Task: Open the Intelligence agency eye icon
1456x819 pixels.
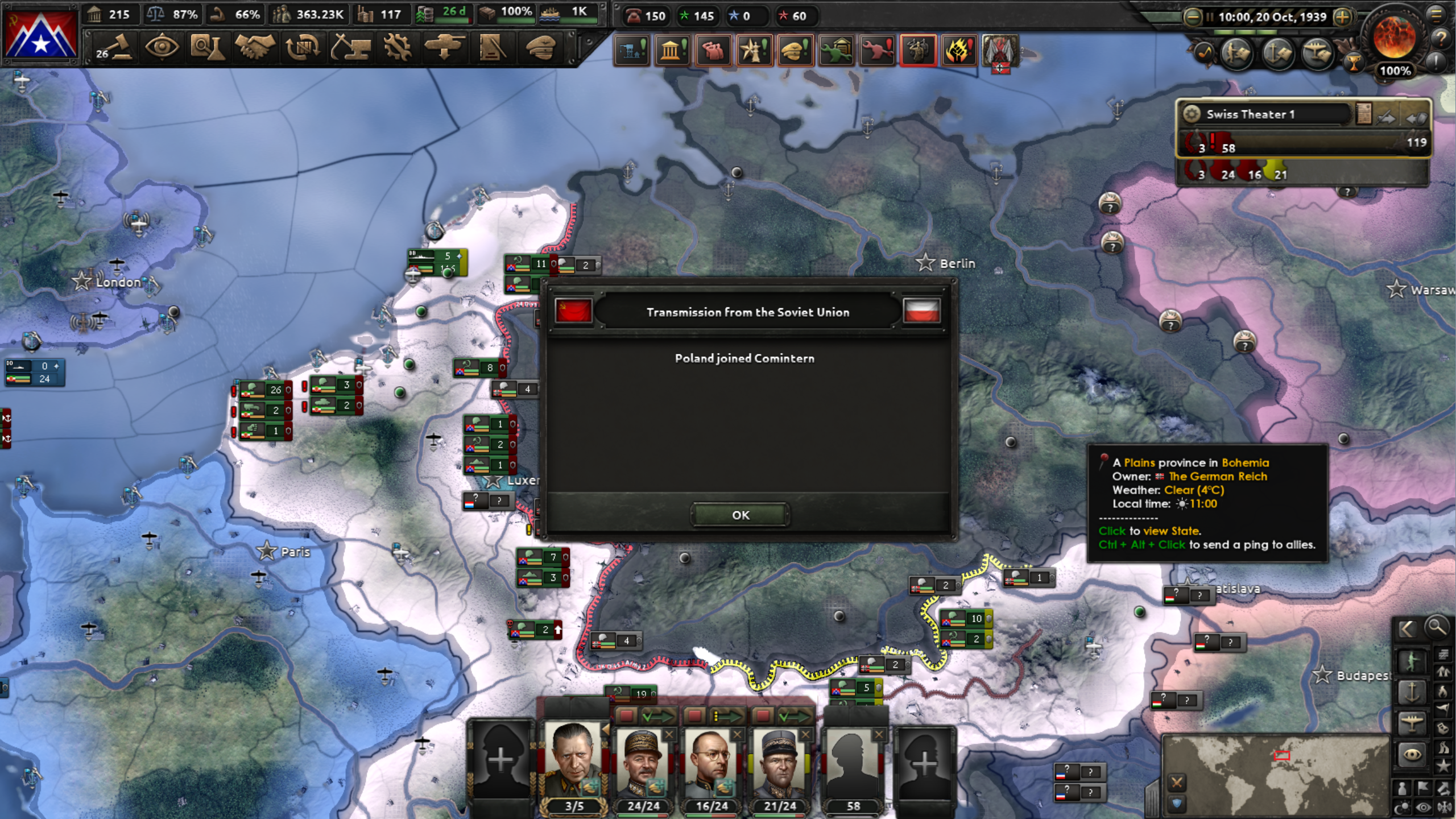Action: click(x=163, y=48)
